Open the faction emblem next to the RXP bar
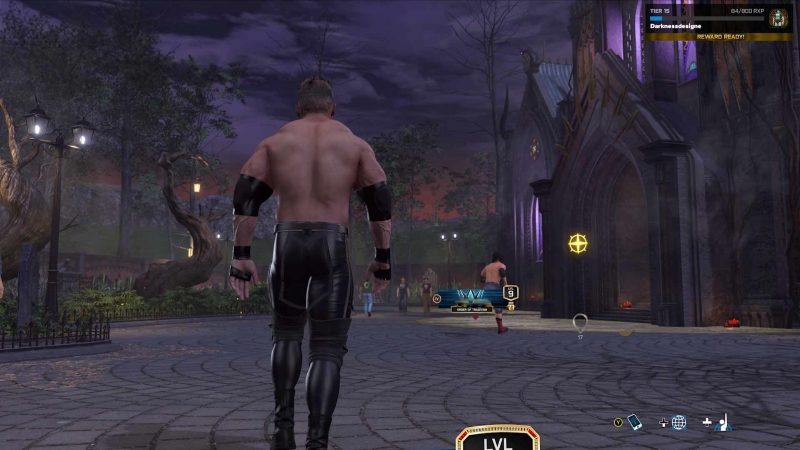Image resolution: width=800 pixels, height=450 pixels. tap(778, 18)
